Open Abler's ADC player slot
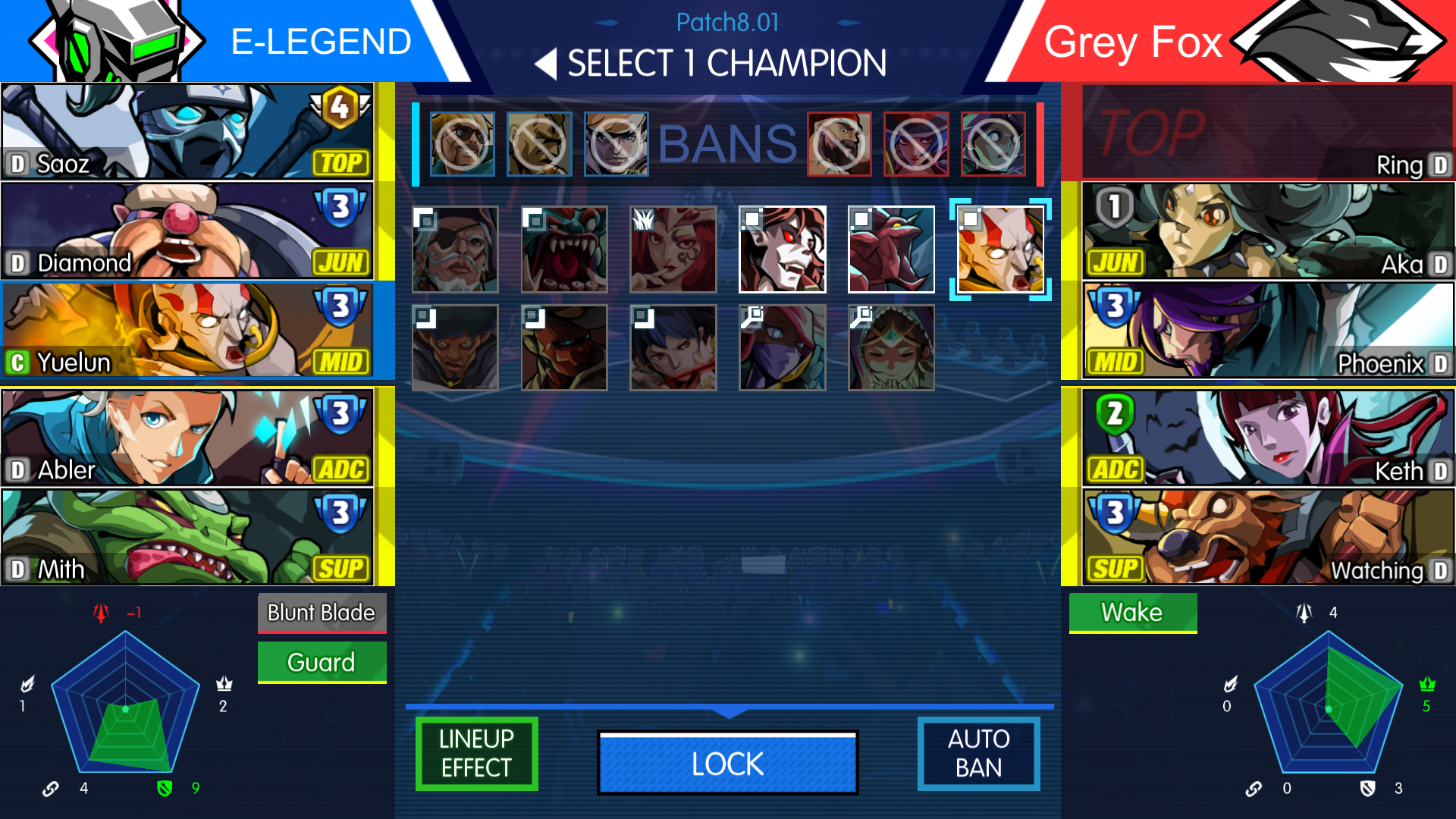1456x819 pixels. point(187,438)
